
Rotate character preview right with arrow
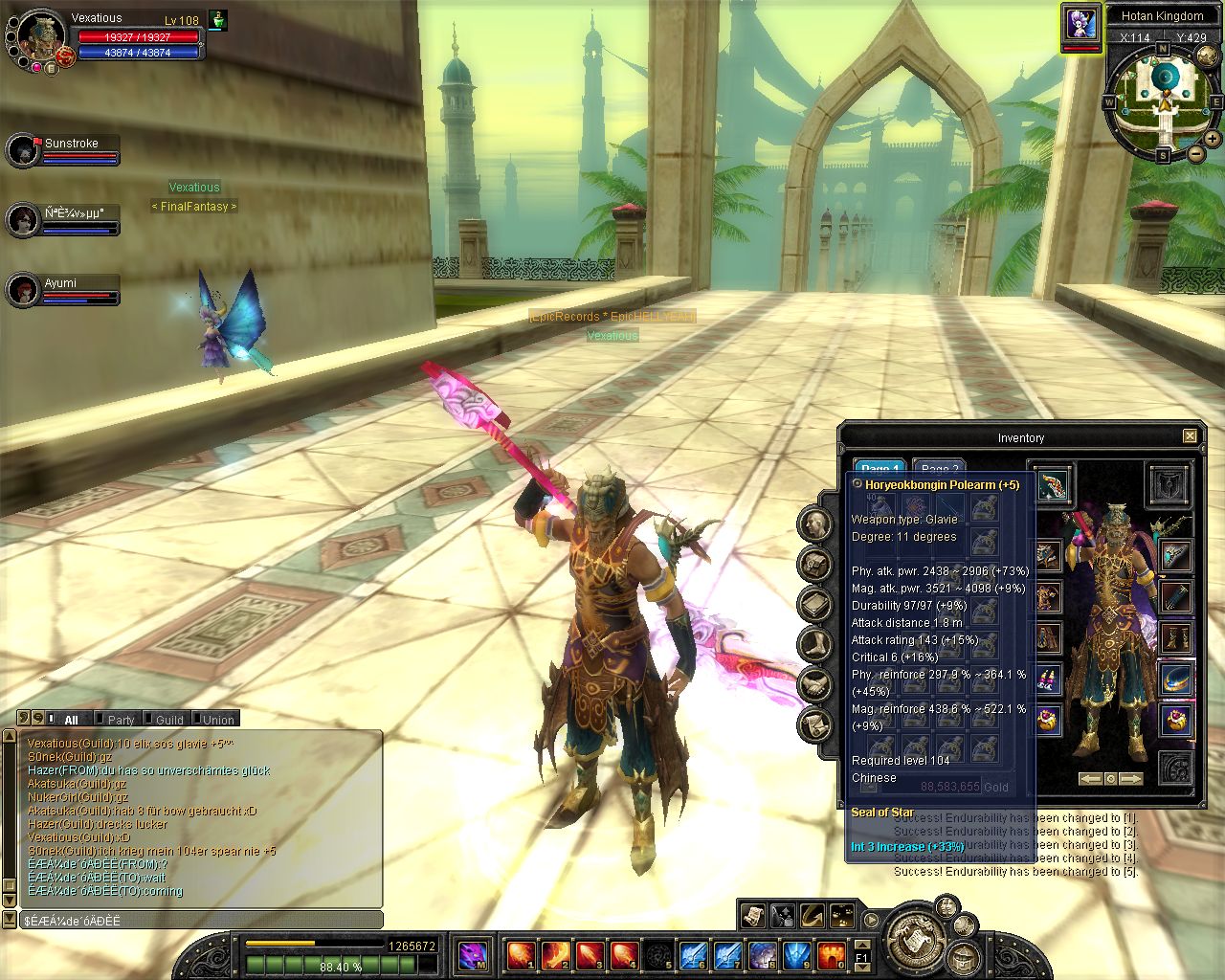point(1131,779)
